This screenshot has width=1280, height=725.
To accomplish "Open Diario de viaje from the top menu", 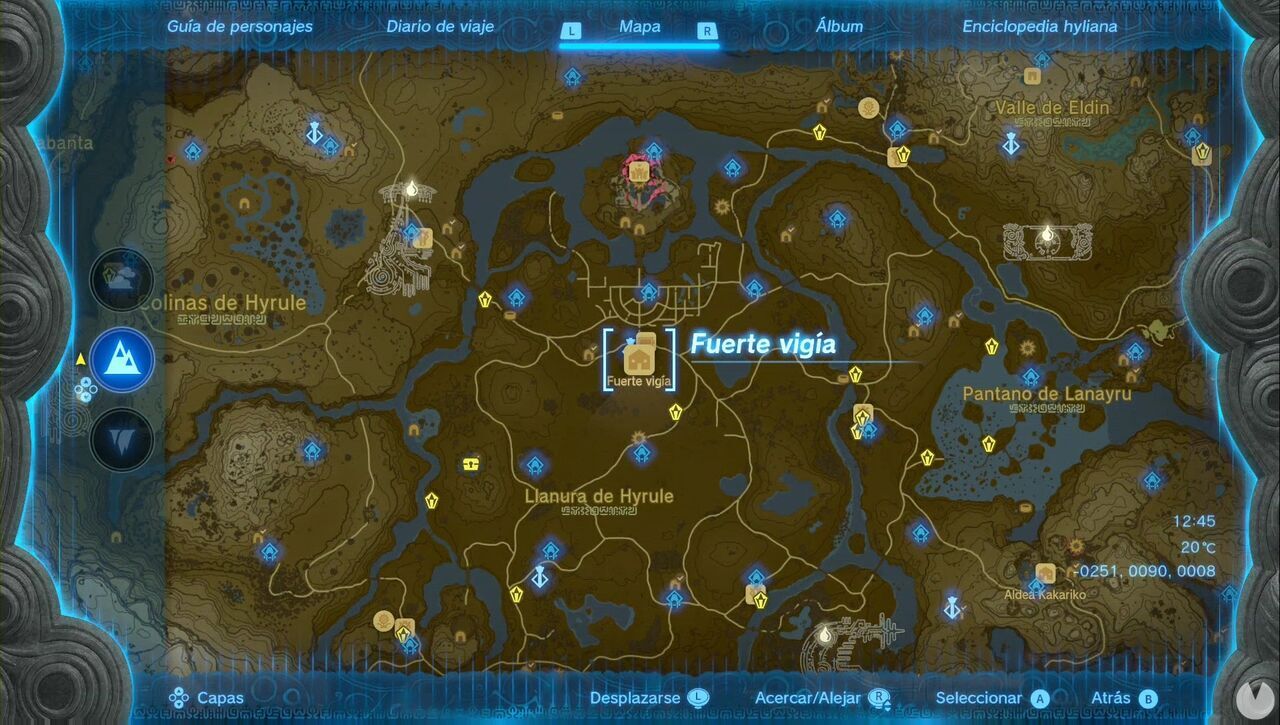I will [439, 26].
